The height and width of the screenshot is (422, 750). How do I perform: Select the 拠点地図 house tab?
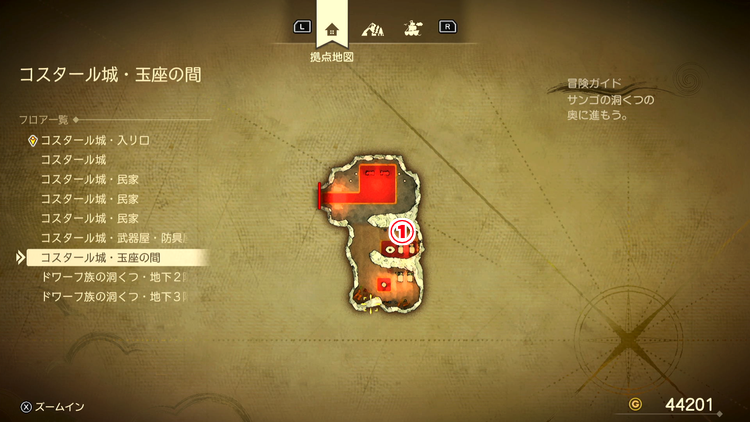pos(332,27)
